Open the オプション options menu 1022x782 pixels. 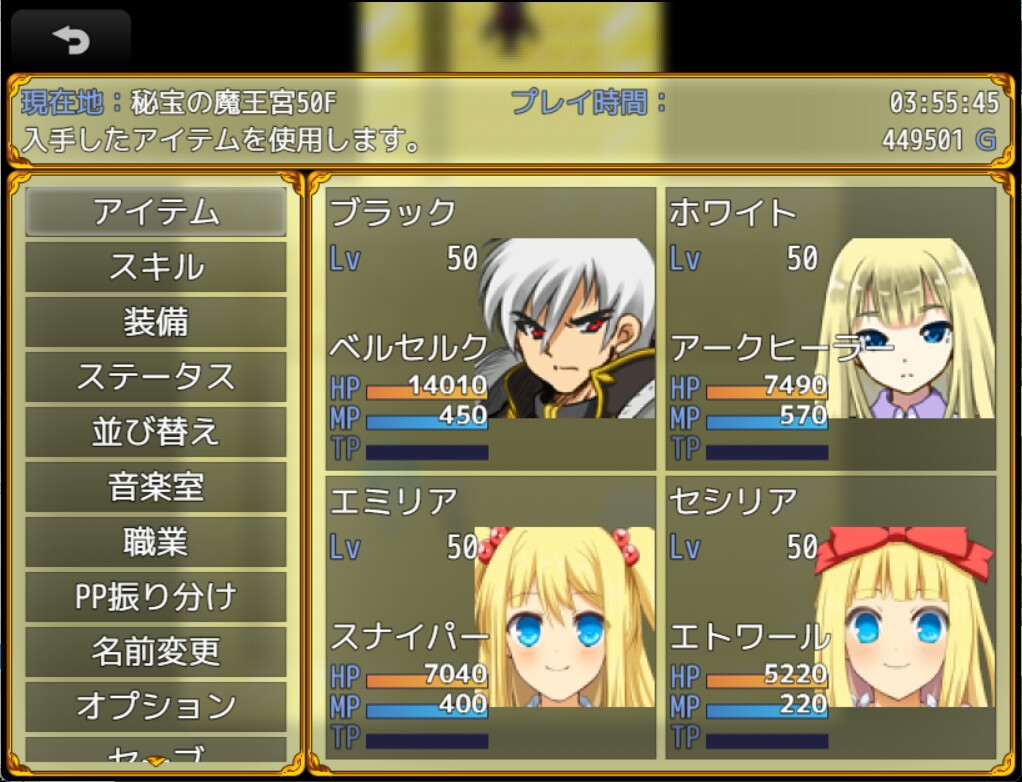tap(156, 706)
